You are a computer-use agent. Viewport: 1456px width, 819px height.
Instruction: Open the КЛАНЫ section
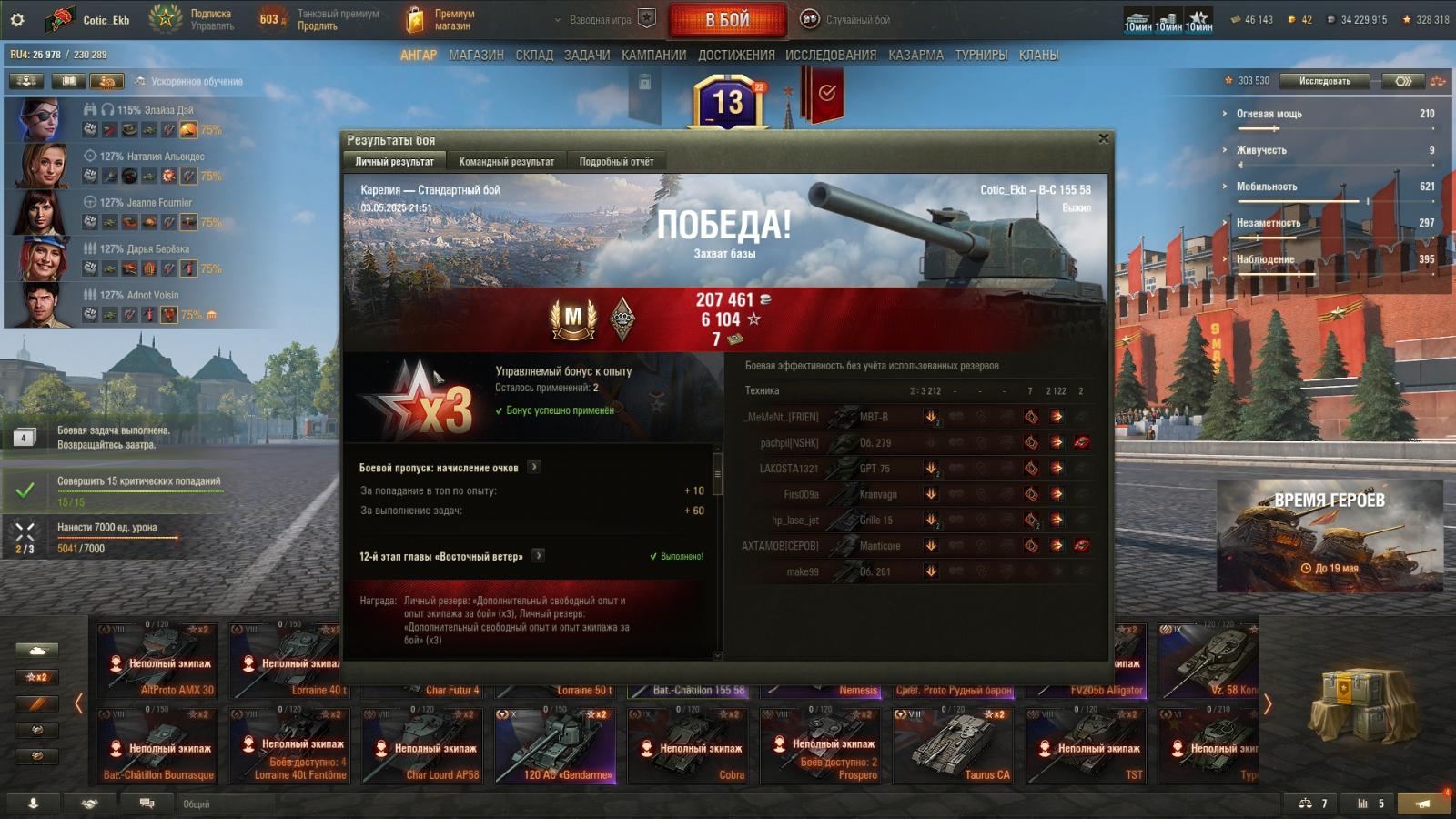click(x=1038, y=56)
